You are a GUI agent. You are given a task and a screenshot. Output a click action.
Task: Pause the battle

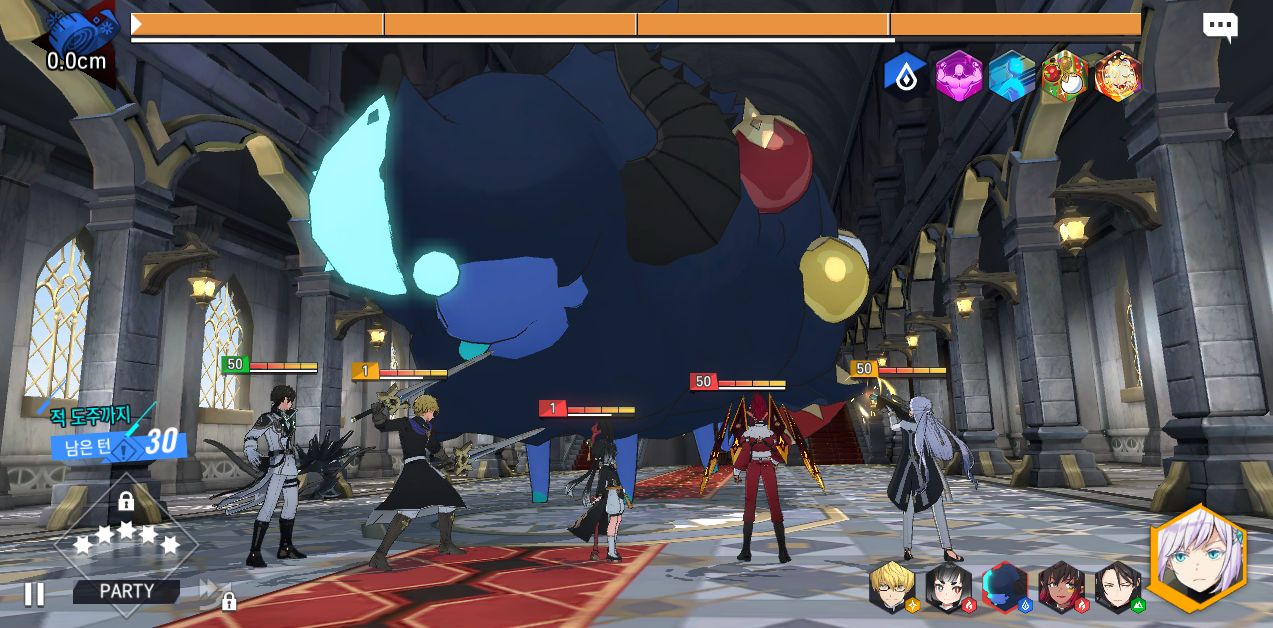click(33, 594)
